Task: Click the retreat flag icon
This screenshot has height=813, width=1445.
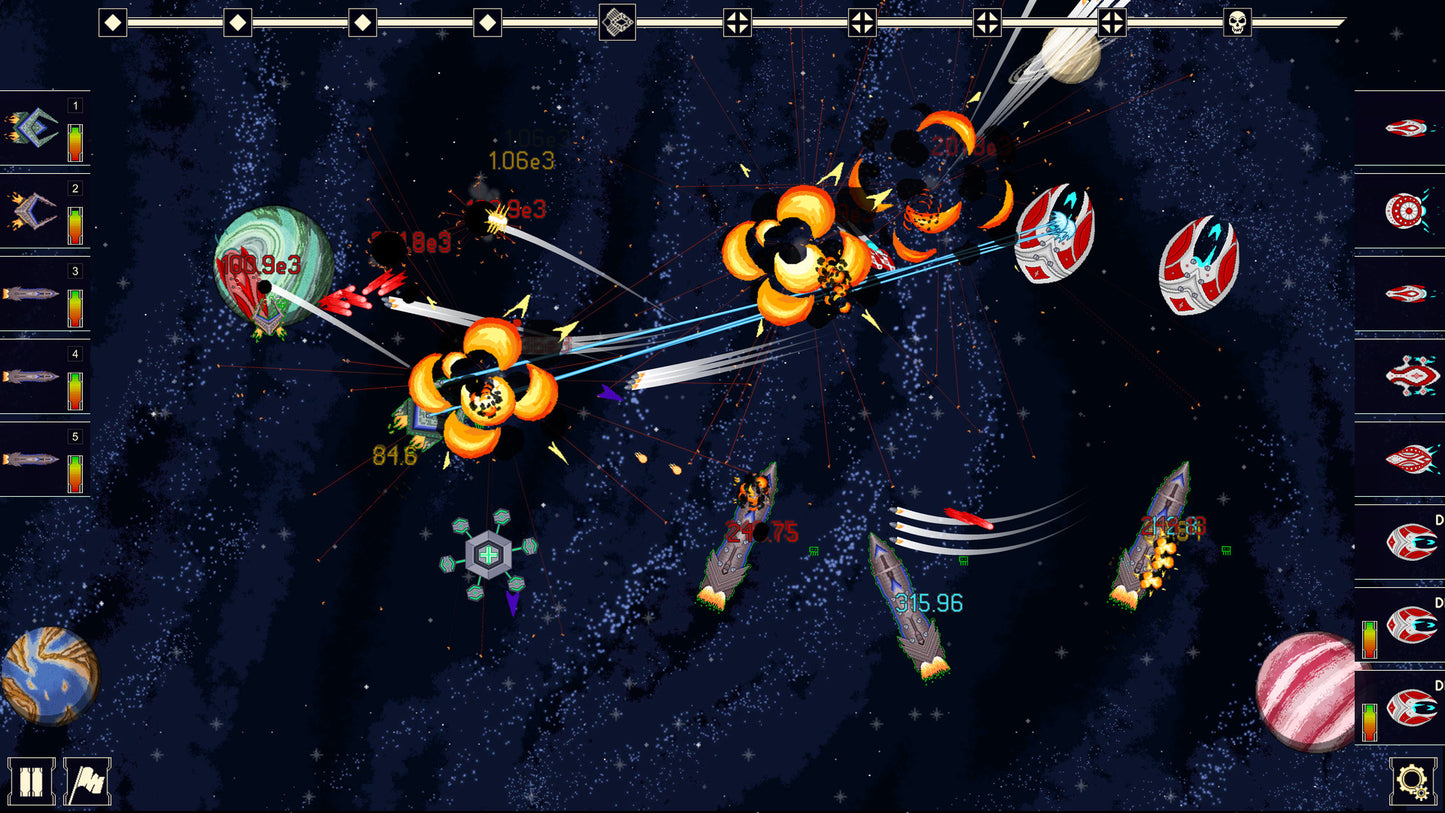Action: (x=88, y=781)
